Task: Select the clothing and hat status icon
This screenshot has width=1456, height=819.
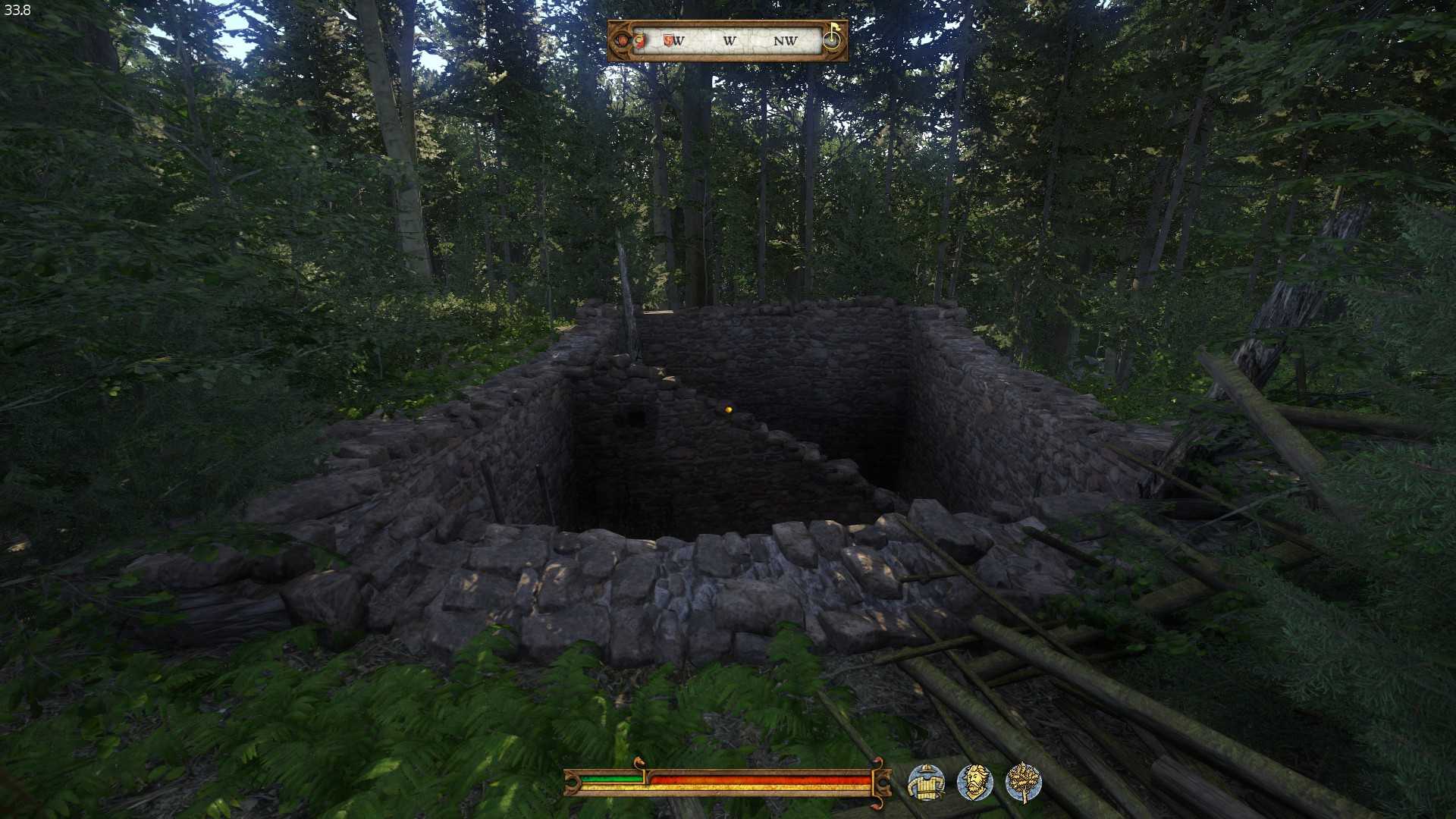Action: point(926,783)
